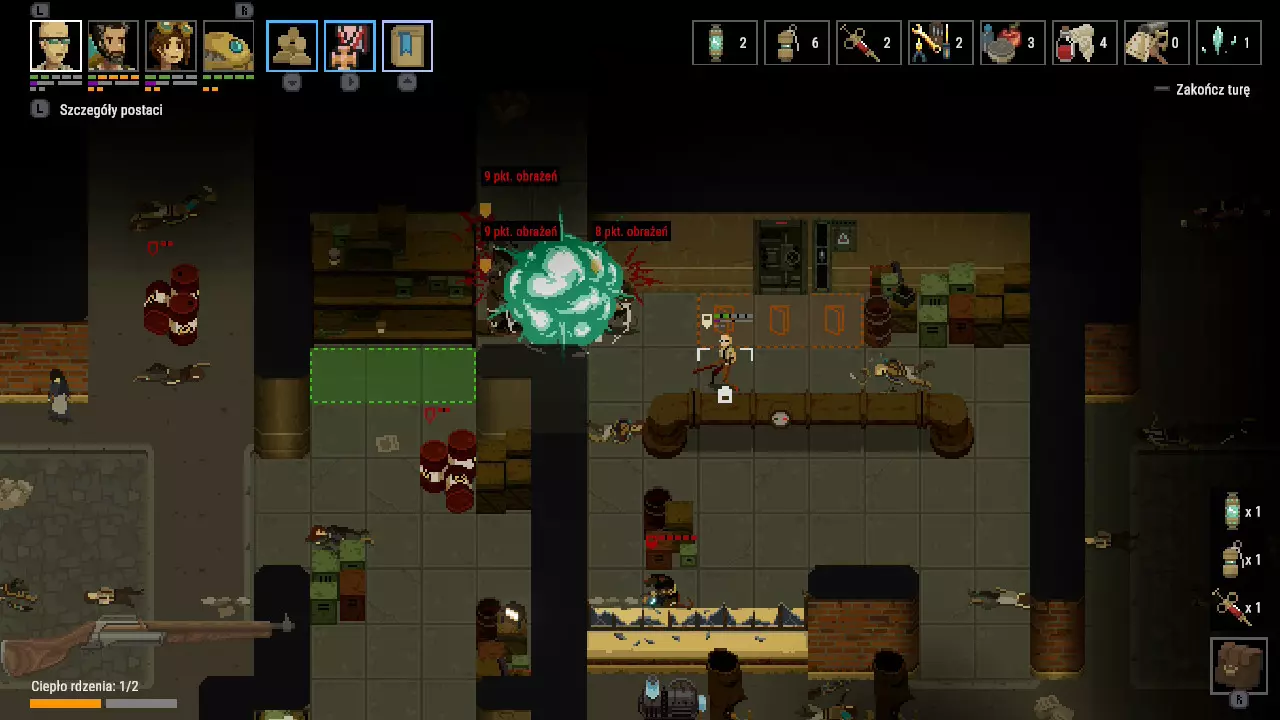Viewport: 1280px width, 720px height.
Task: Select the woman with goggles portrait
Action: coord(171,46)
